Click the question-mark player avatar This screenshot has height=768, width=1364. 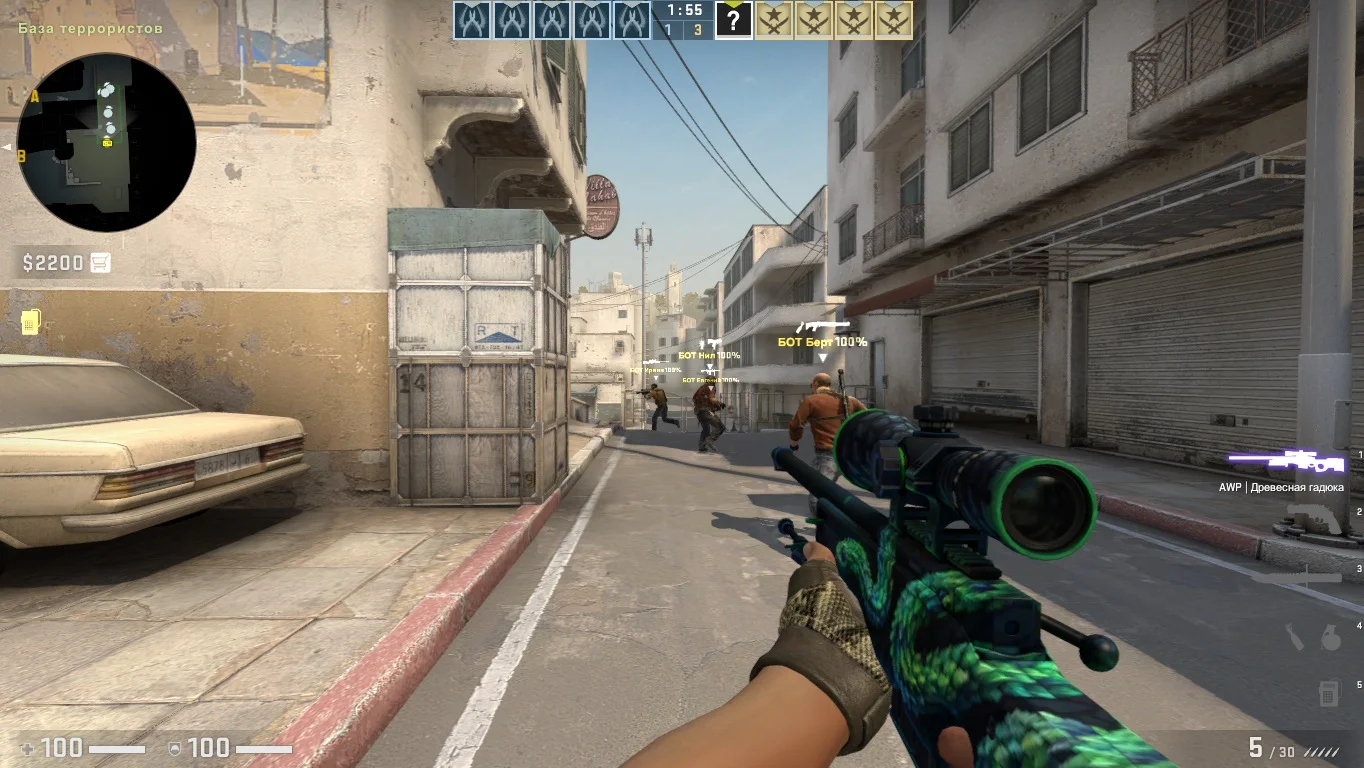[734, 20]
